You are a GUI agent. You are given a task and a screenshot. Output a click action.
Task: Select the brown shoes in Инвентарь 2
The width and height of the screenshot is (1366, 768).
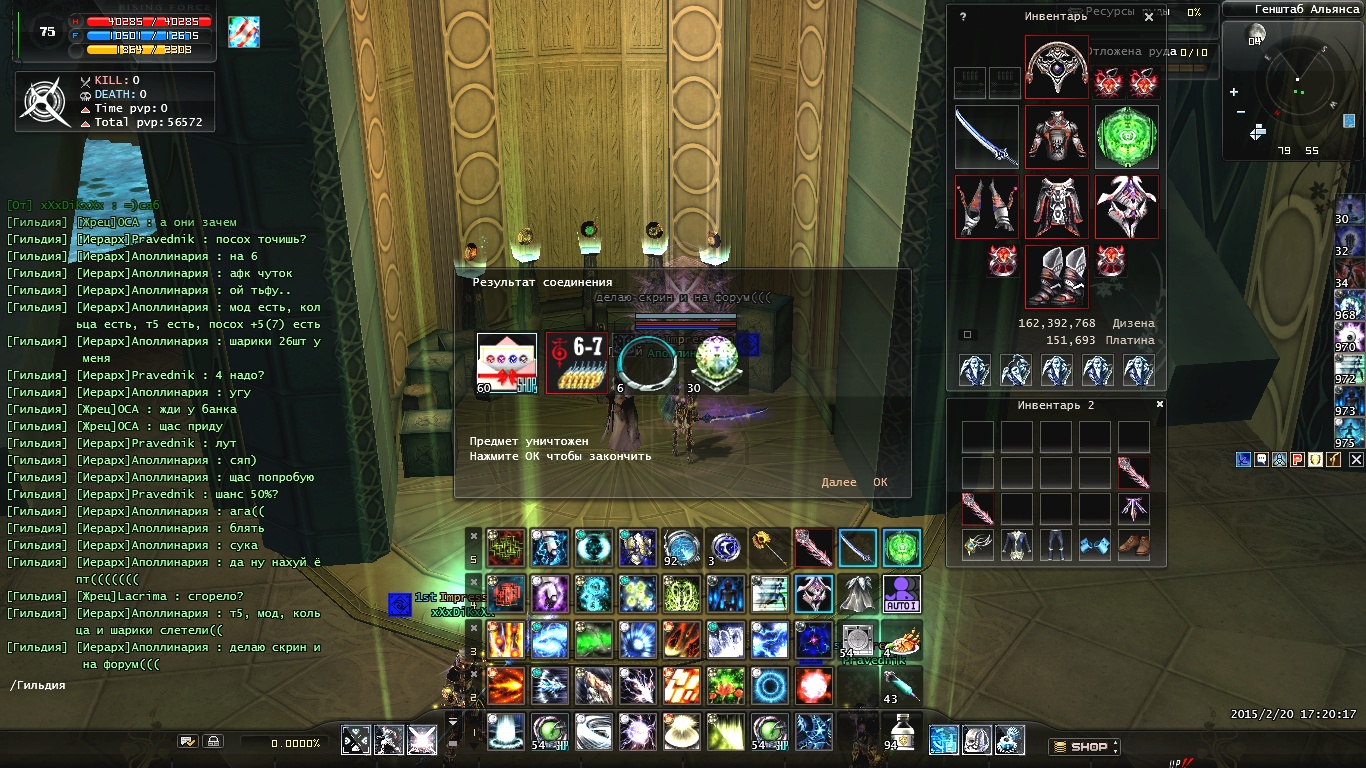click(1133, 545)
